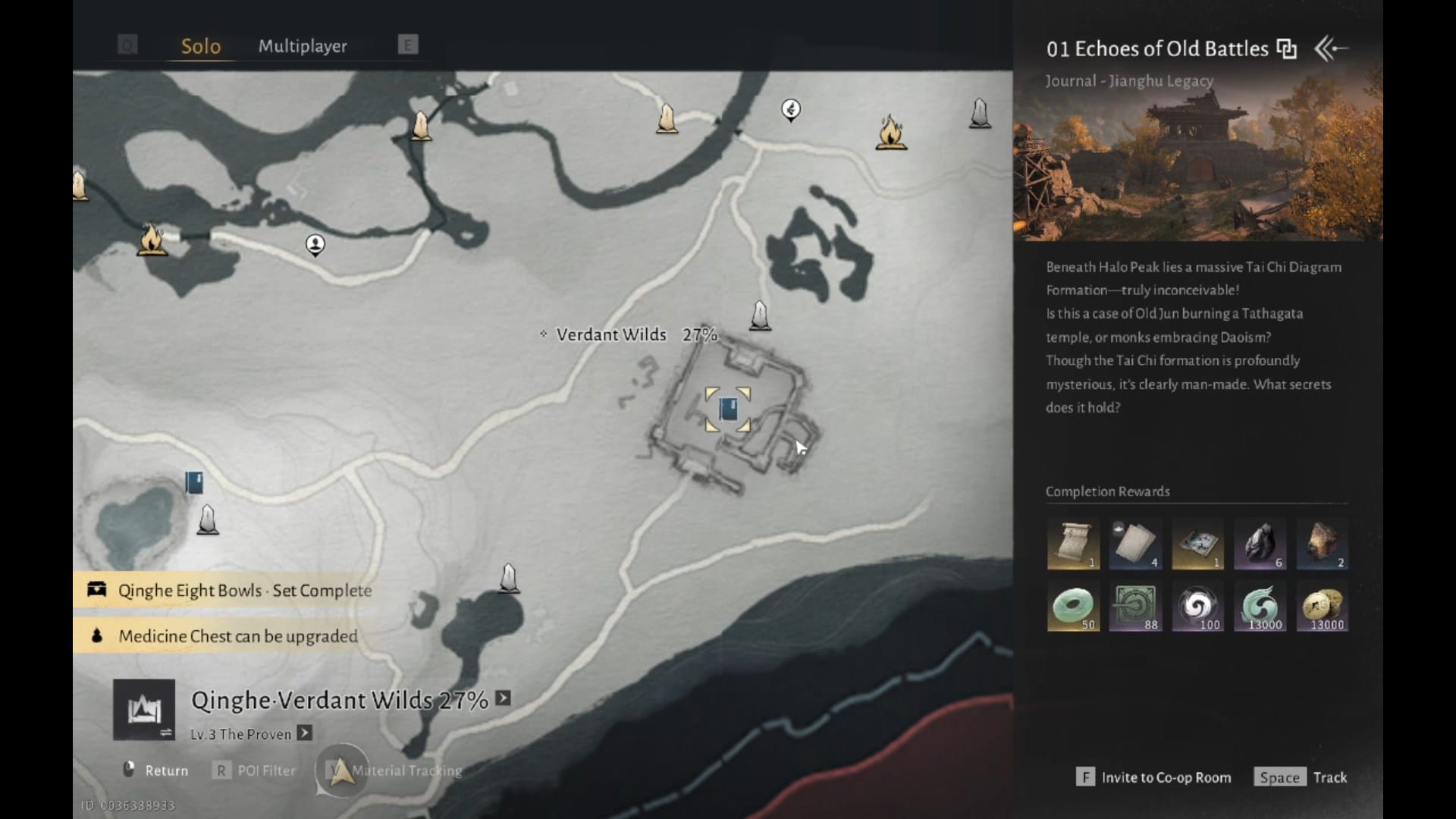Screen dimensions: 1456x819
Task: Select the jade ring reward with 50
Action: click(1073, 607)
